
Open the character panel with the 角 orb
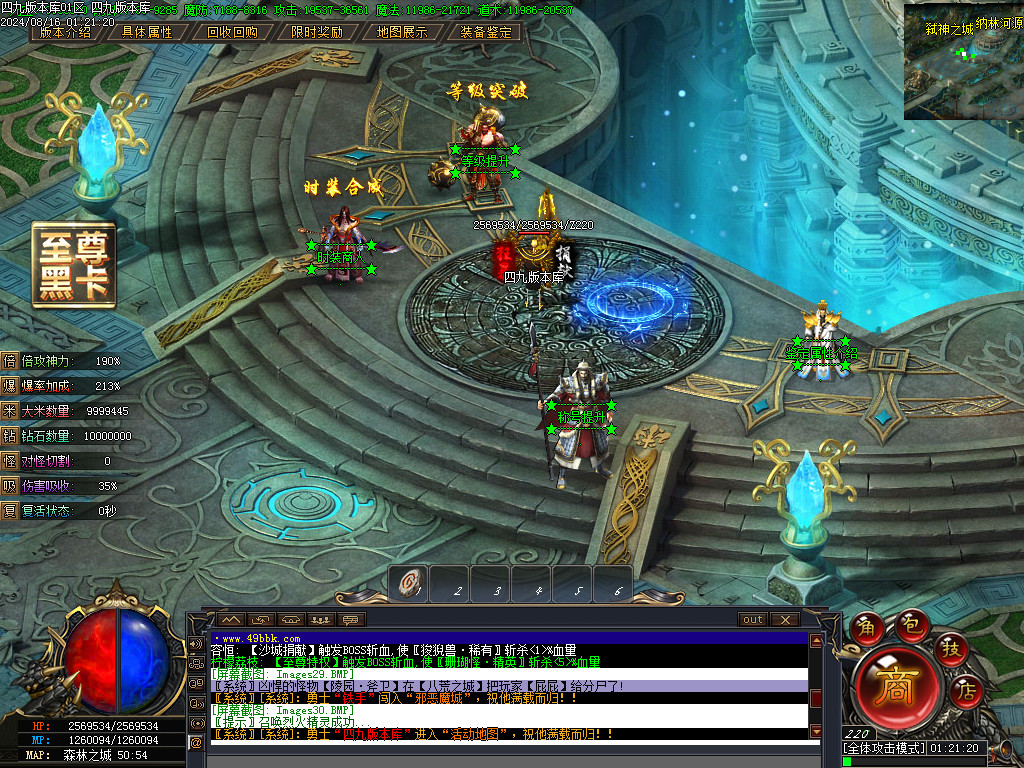867,627
